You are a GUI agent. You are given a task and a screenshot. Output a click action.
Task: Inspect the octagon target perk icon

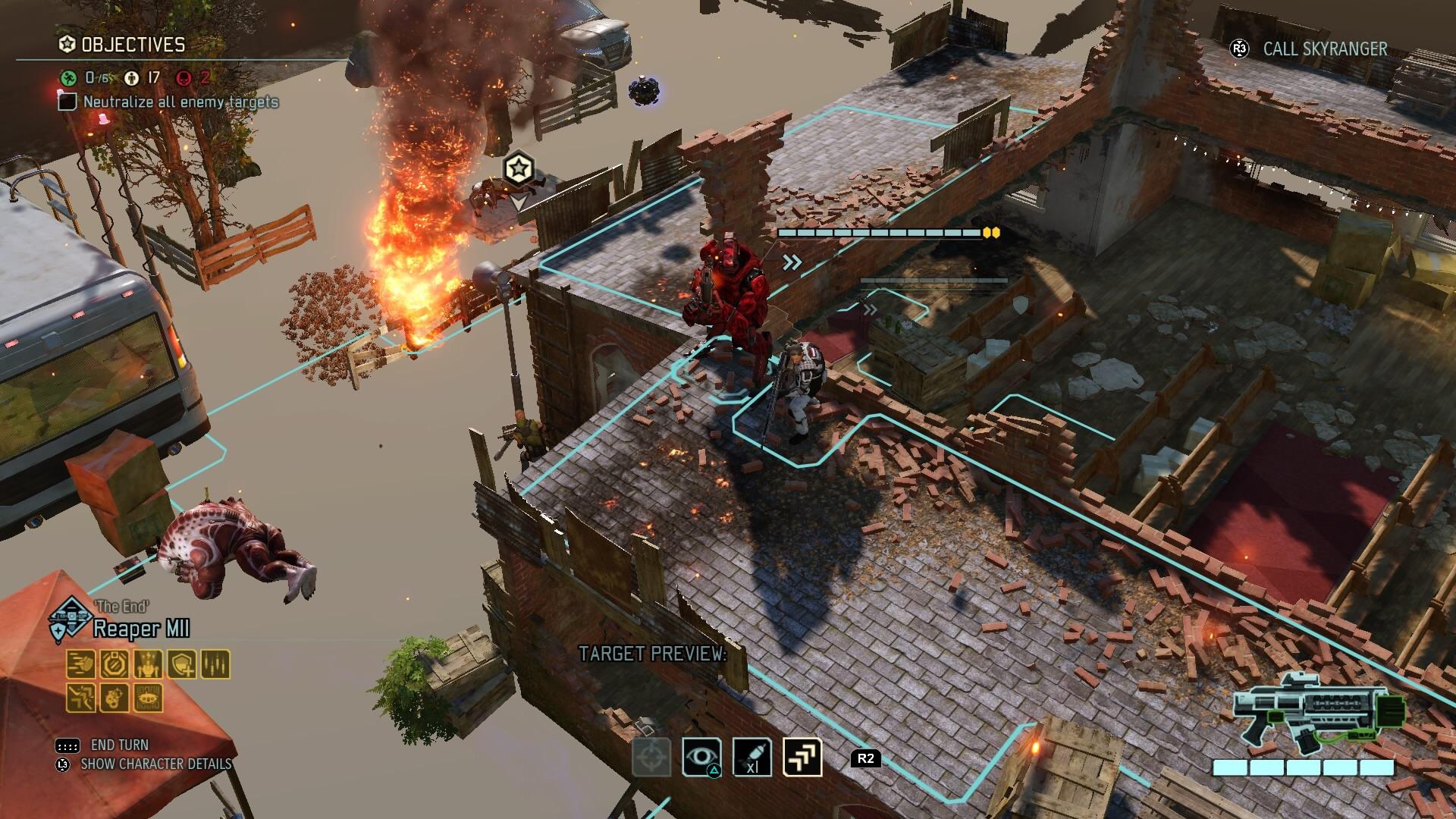(x=115, y=664)
